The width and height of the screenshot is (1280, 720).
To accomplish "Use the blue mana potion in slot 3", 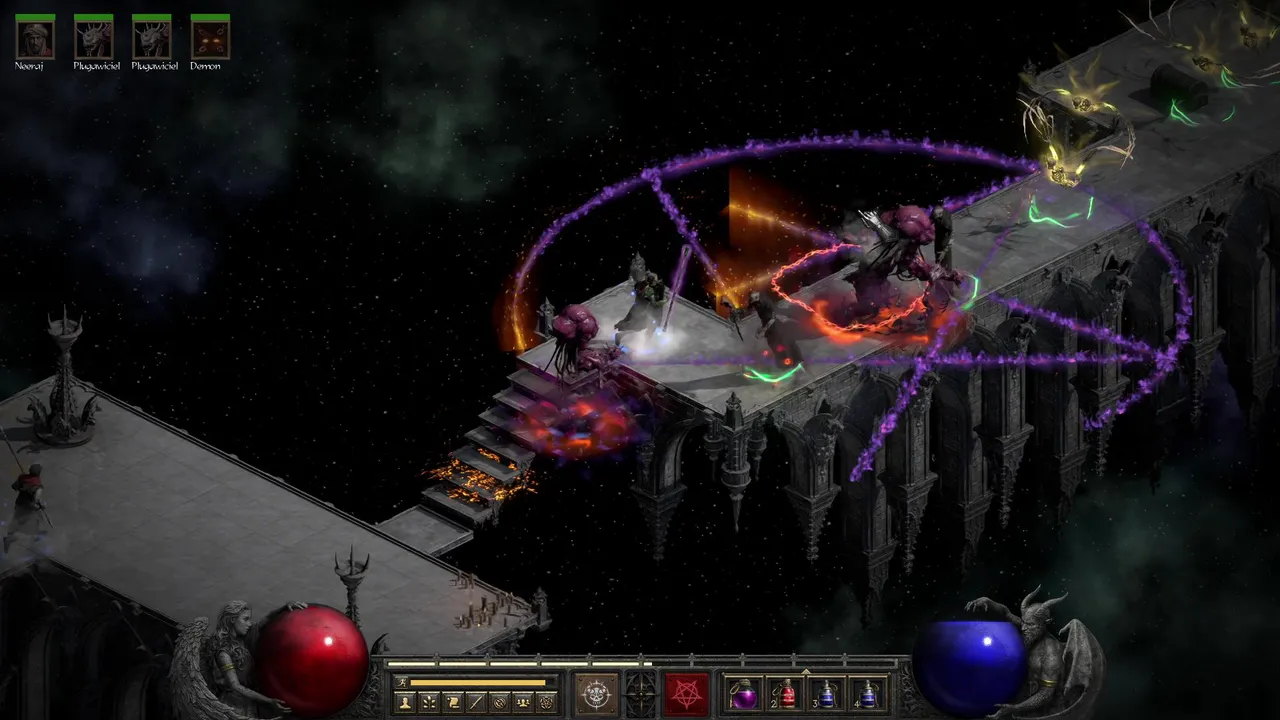I will click(827, 694).
